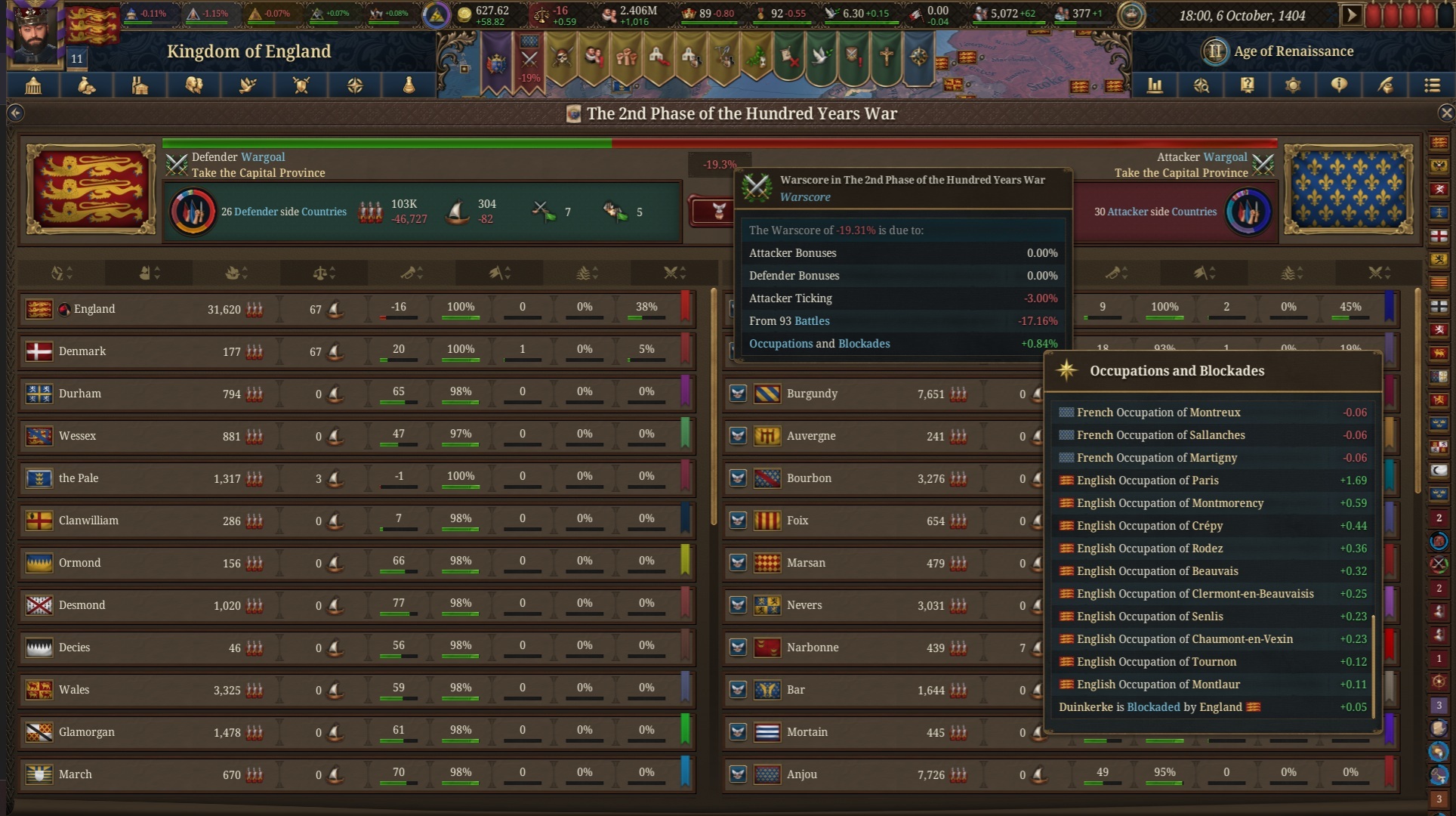
Task: Open the quill-and-ink ledger icon
Action: (x=1386, y=85)
